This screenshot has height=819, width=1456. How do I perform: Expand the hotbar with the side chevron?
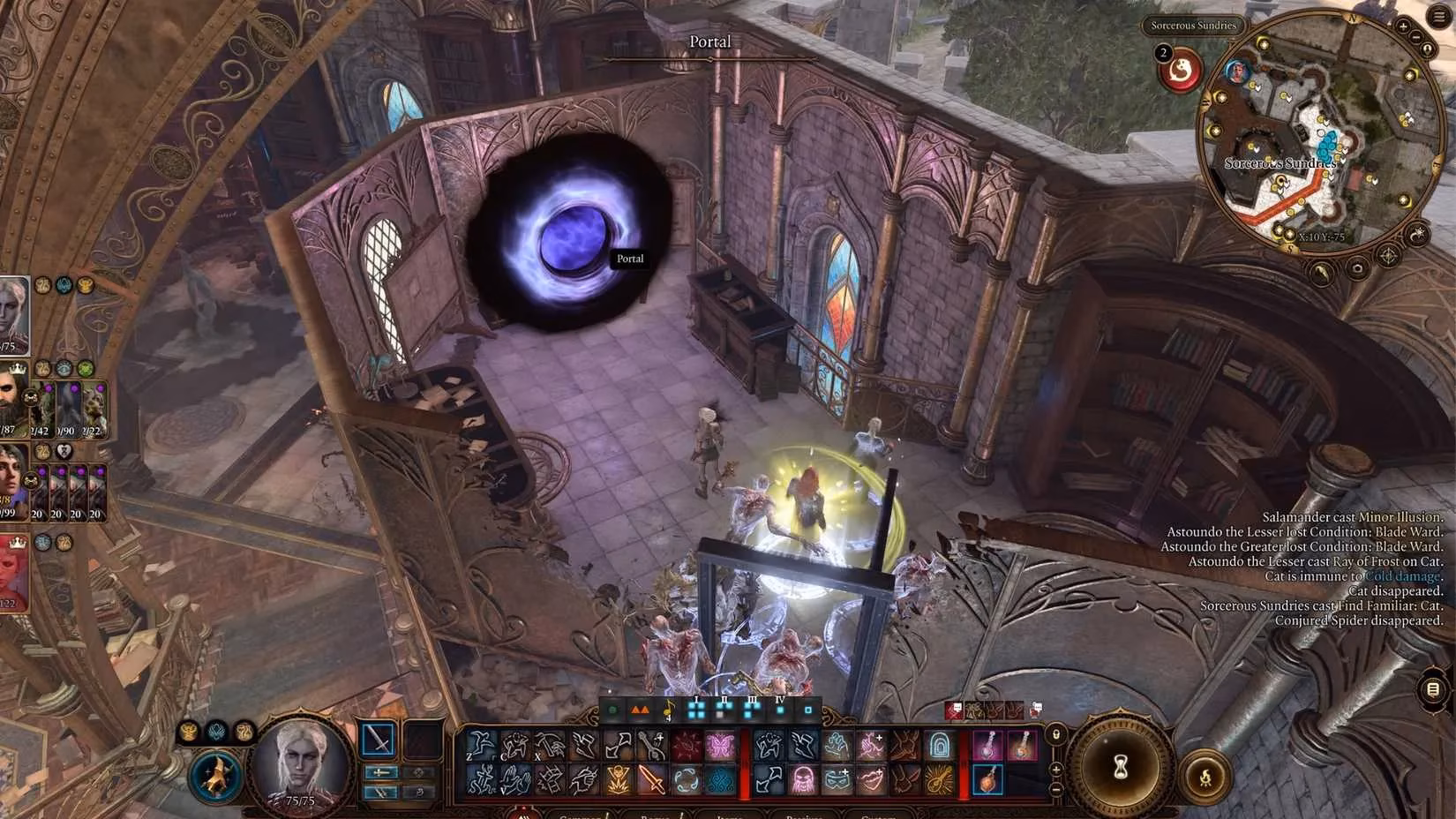pyautogui.click(x=1055, y=769)
